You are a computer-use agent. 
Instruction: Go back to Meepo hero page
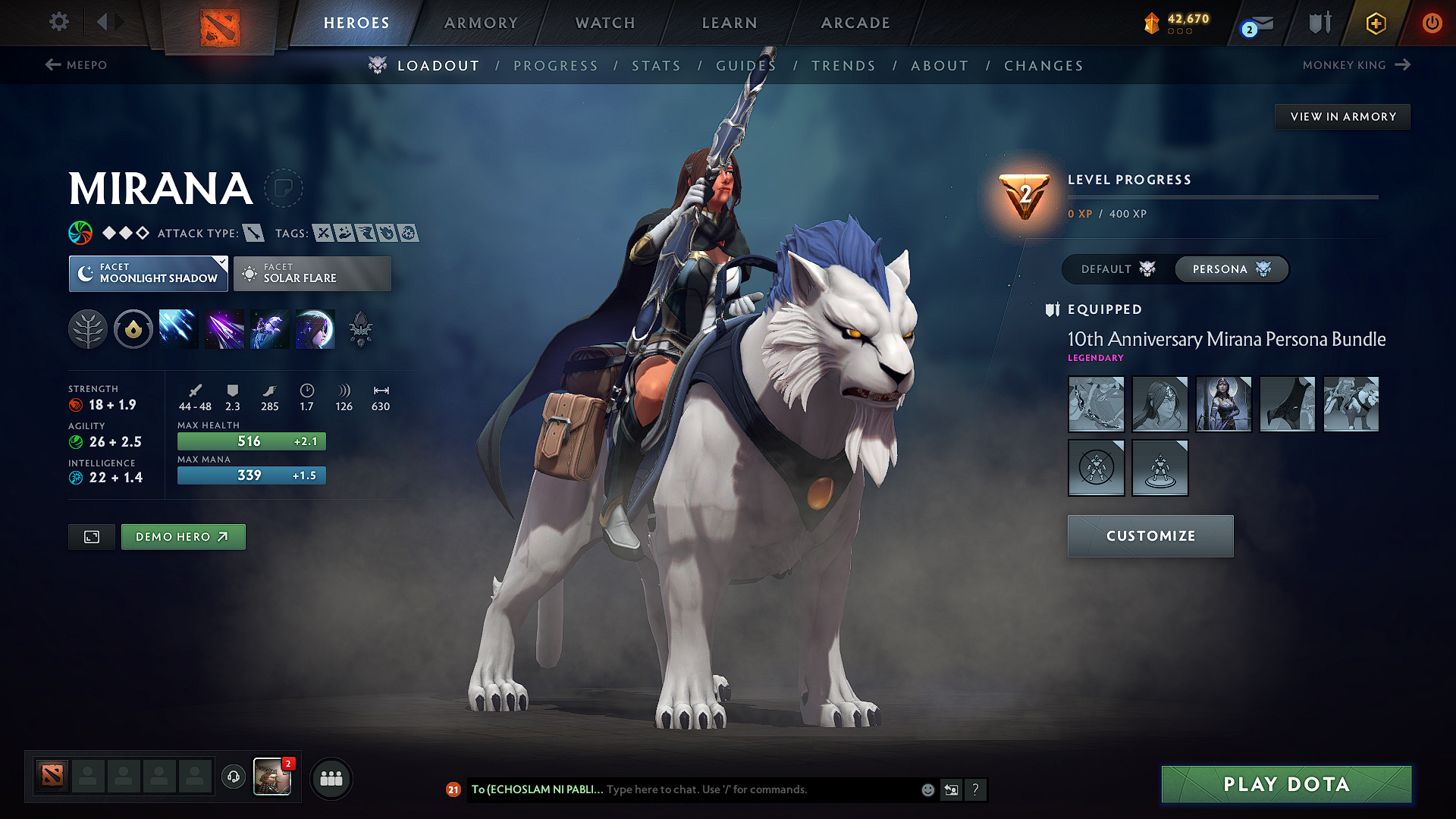(78, 65)
